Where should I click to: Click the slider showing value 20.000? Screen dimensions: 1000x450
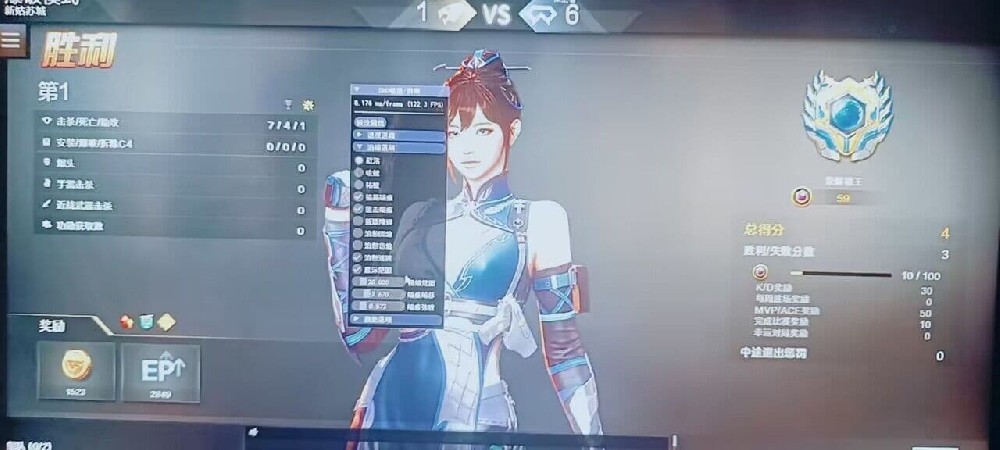coord(379,283)
